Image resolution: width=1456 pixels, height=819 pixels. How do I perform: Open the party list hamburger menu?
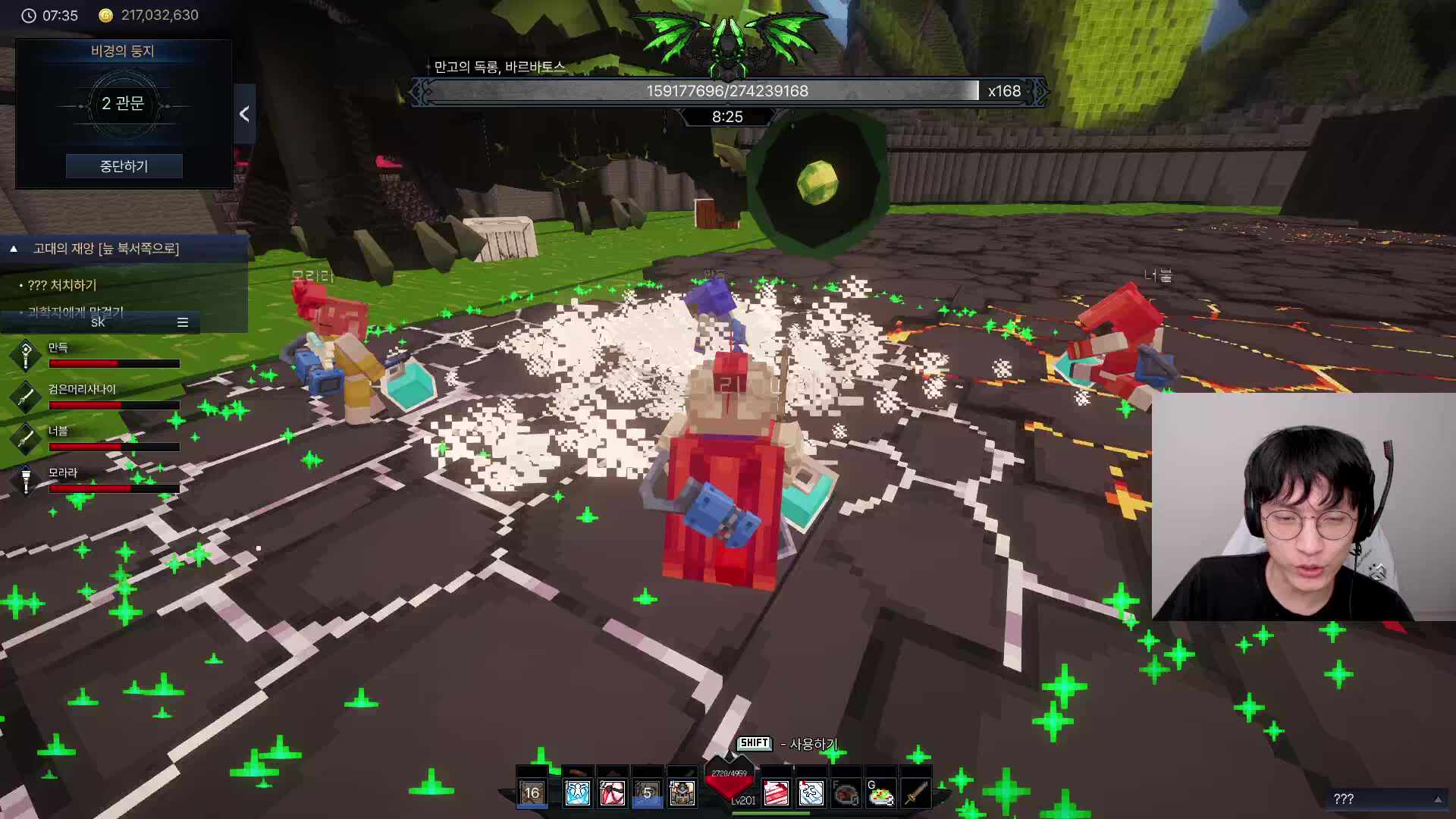pos(183,322)
